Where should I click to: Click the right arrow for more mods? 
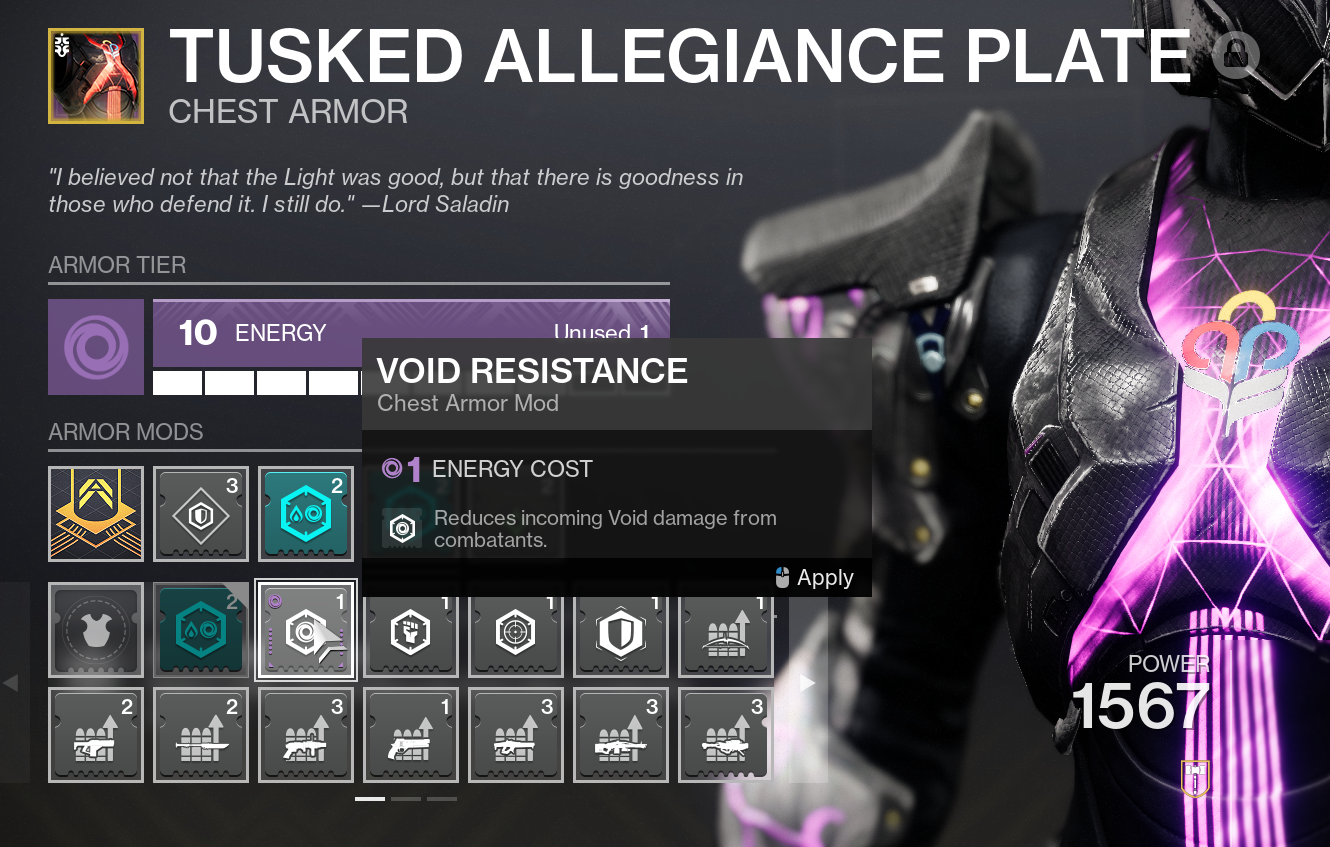tap(806, 683)
